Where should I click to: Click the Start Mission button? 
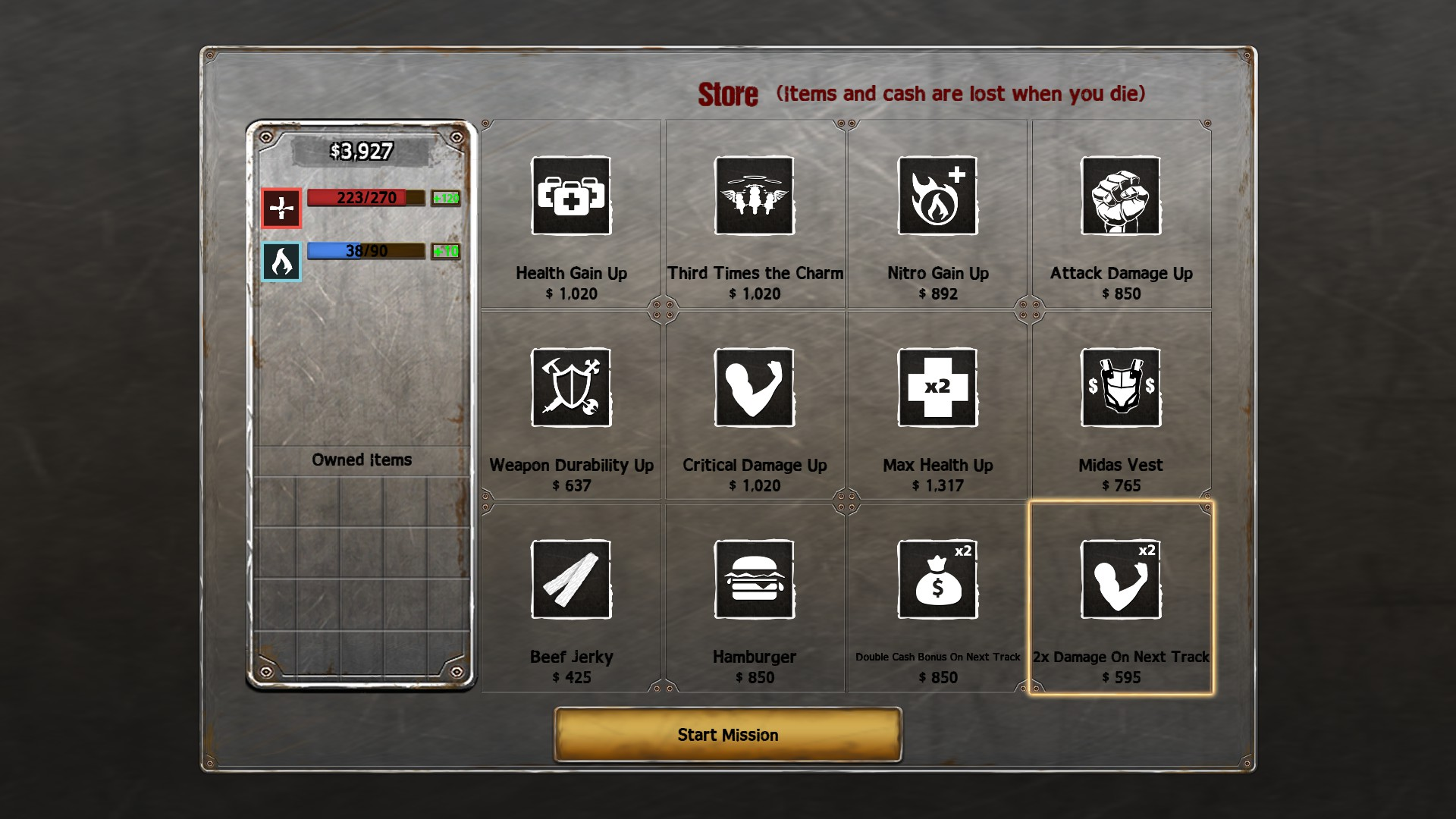point(728,734)
